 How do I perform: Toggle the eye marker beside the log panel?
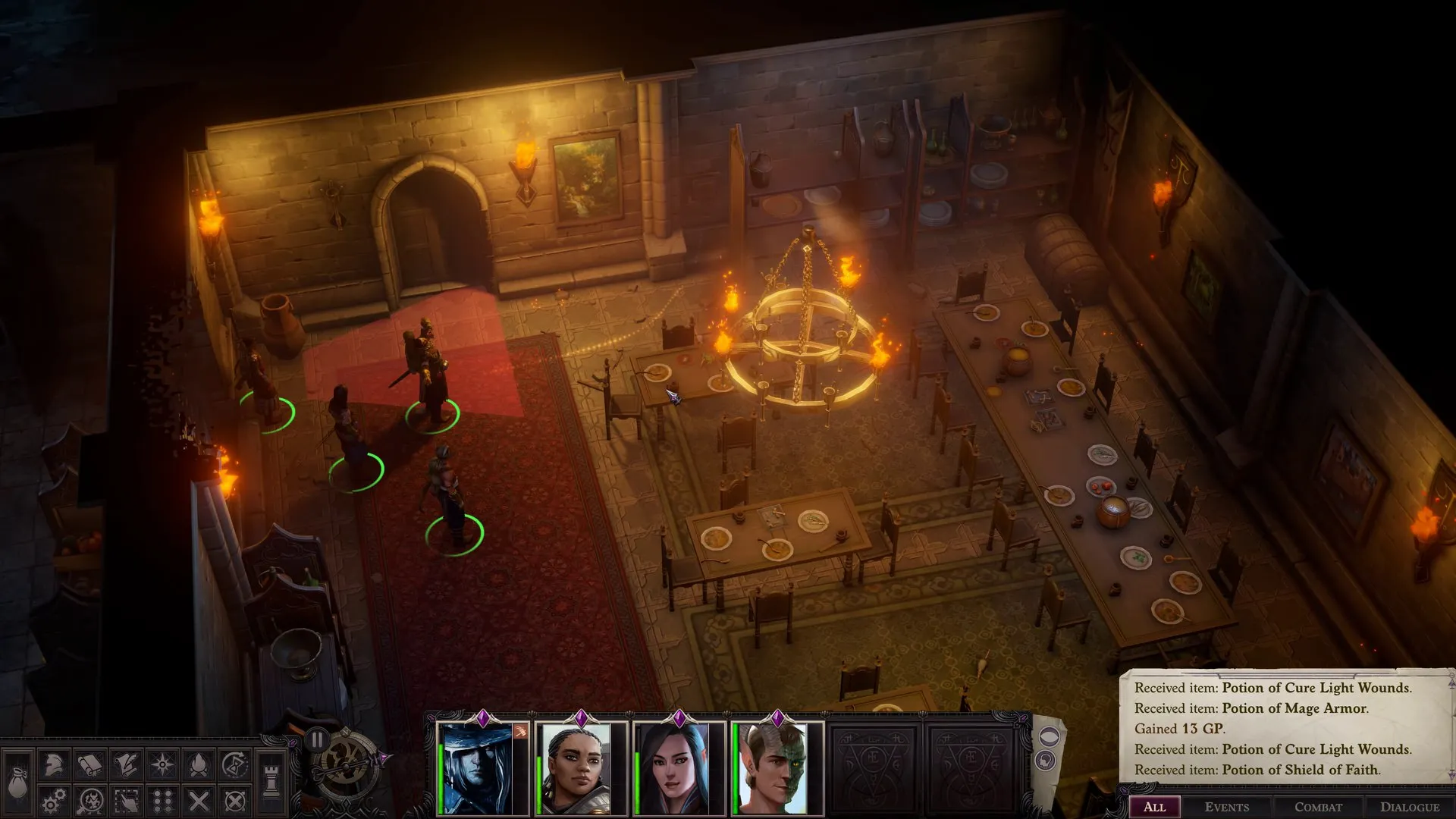[1049, 737]
